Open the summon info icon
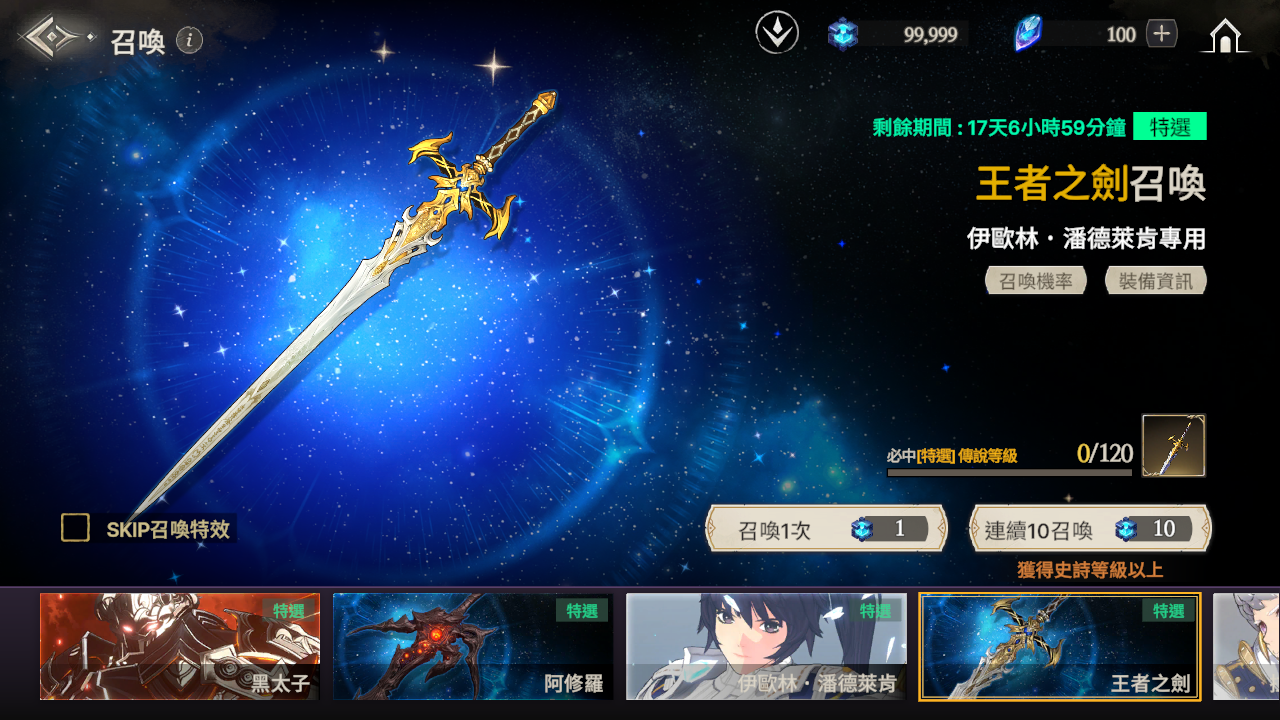 click(x=189, y=40)
